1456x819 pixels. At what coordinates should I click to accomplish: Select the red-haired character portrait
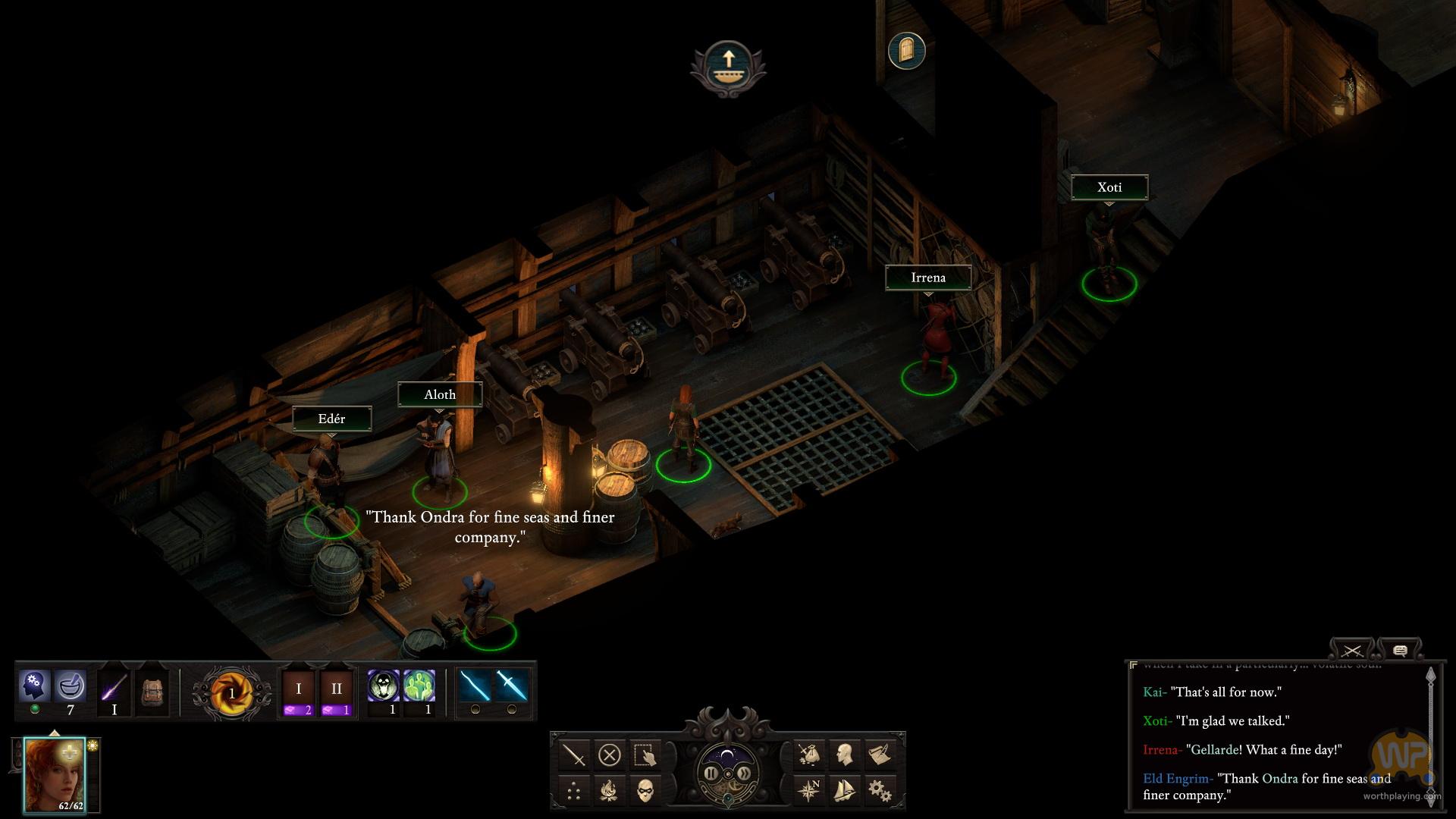(55, 774)
